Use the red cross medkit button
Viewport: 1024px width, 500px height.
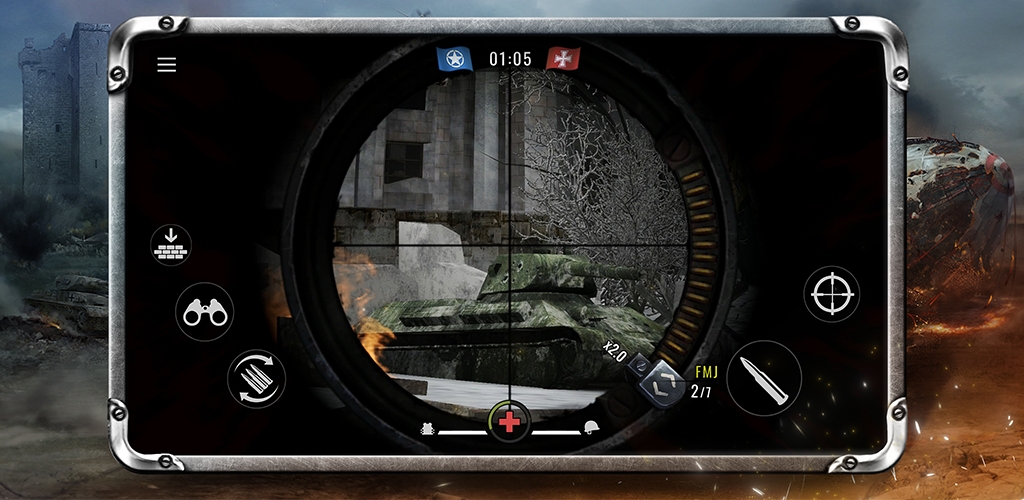click(x=510, y=422)
